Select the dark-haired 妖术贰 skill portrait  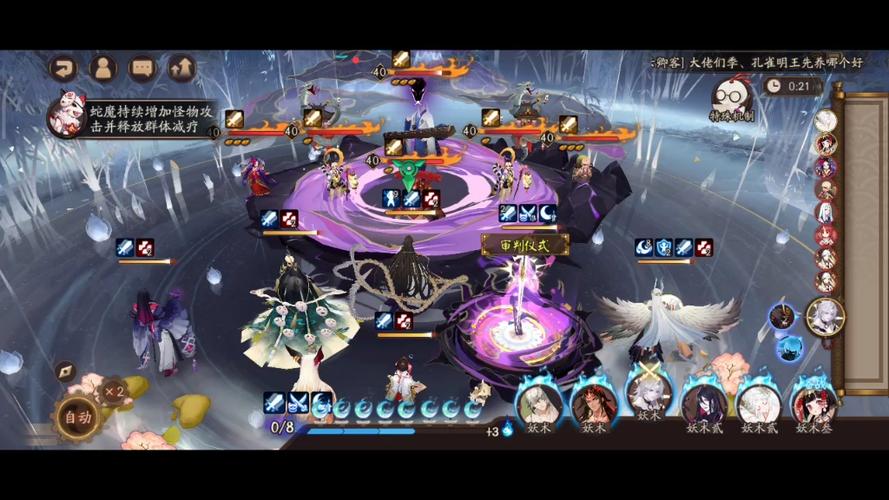(x=703, y=404)
